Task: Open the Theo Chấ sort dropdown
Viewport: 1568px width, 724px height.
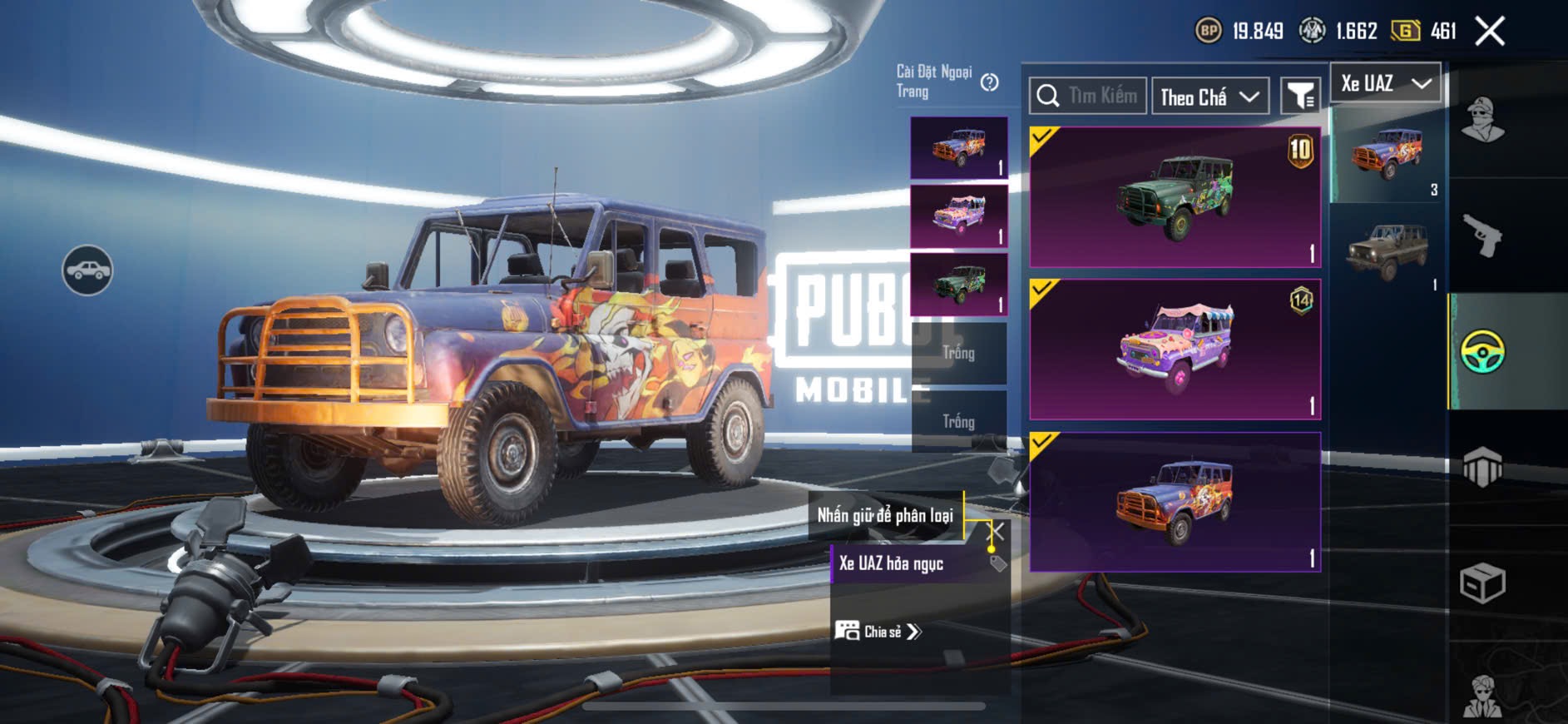Action: [1209, 97]
